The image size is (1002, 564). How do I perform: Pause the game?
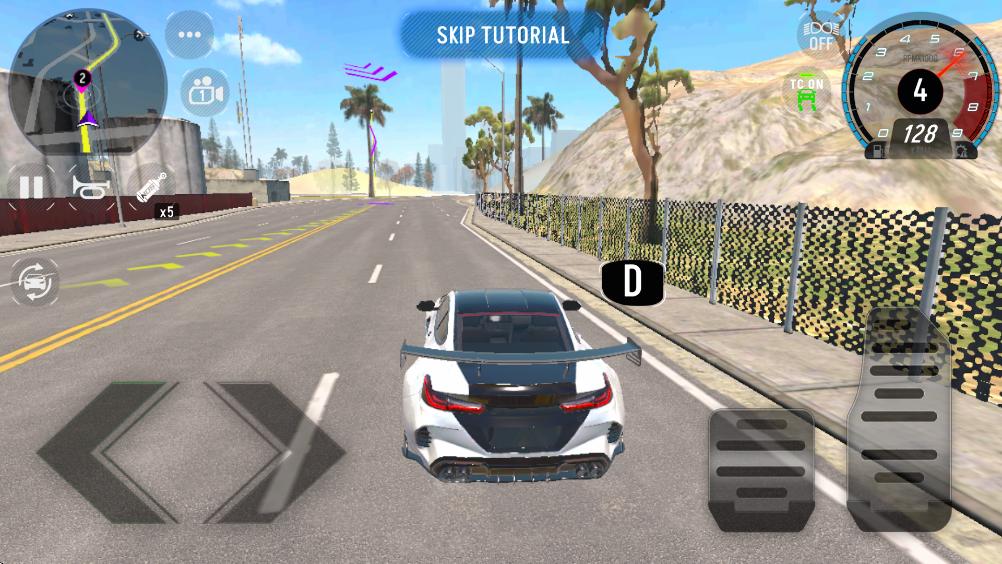(32, 186)
